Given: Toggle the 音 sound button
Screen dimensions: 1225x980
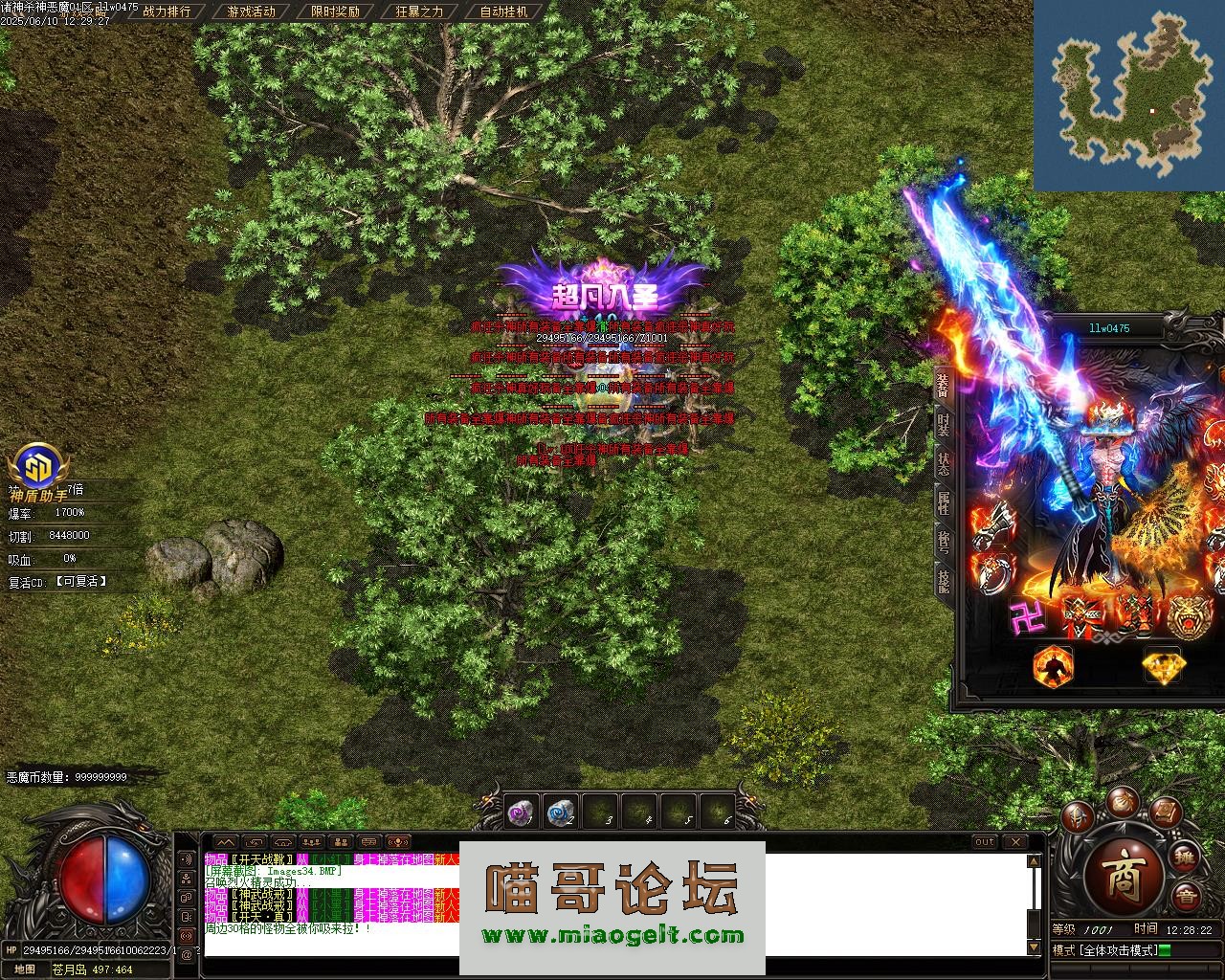Looking at the screenshot, I should click(x=1186, y=897).
